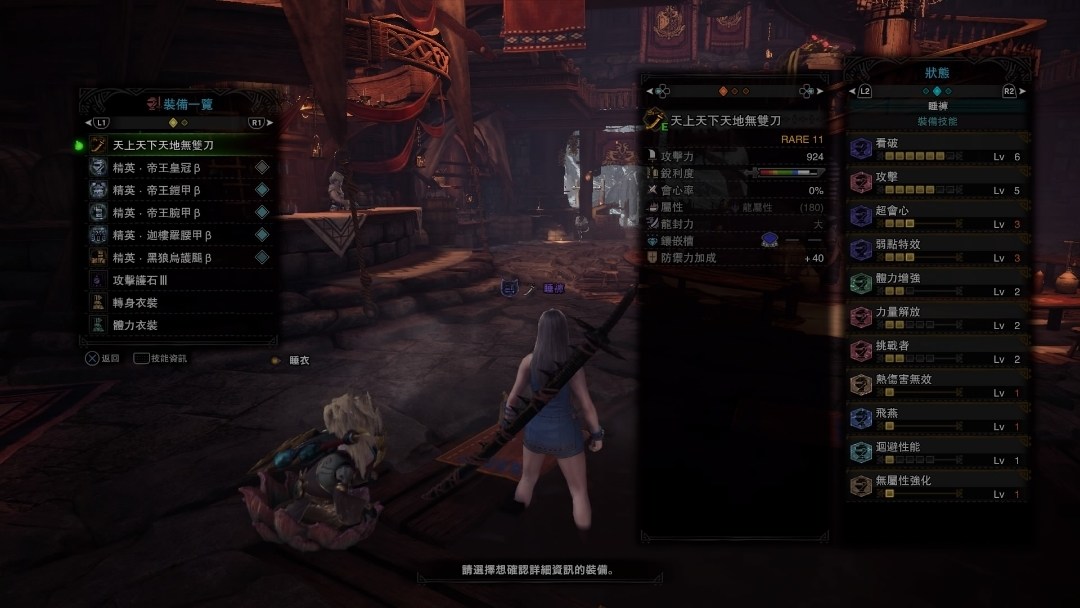View the 無屬性強化 skill entry

[x=936, y=487]
